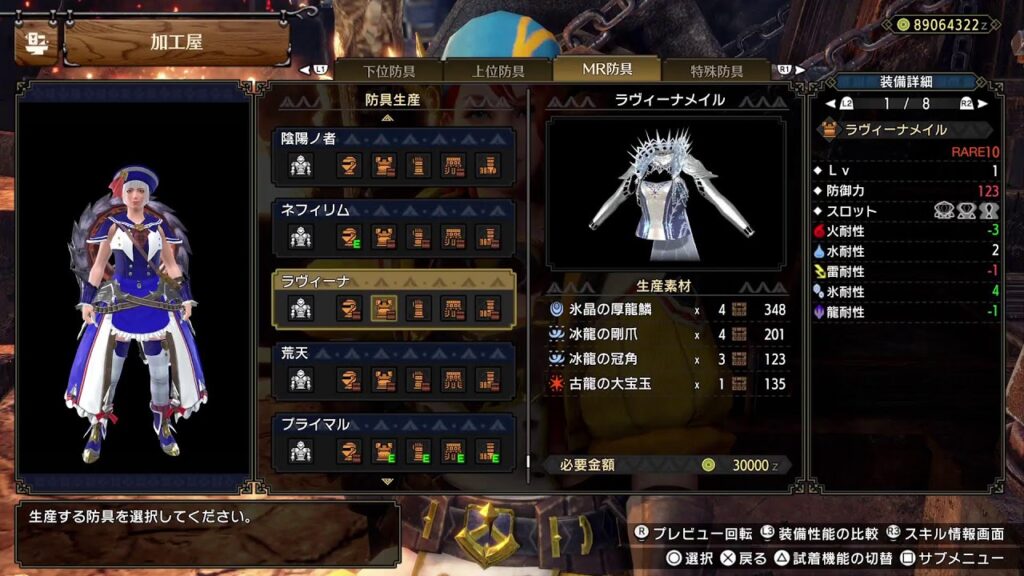1024x576 pixels.
Task: Select the 氷龍の剛爪 material row
Action: coord(666,334)
